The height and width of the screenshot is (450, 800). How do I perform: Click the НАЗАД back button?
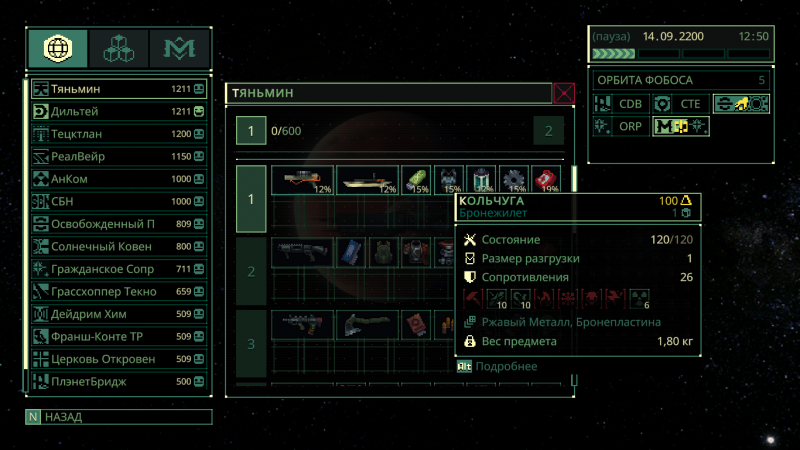coord(118,417)
